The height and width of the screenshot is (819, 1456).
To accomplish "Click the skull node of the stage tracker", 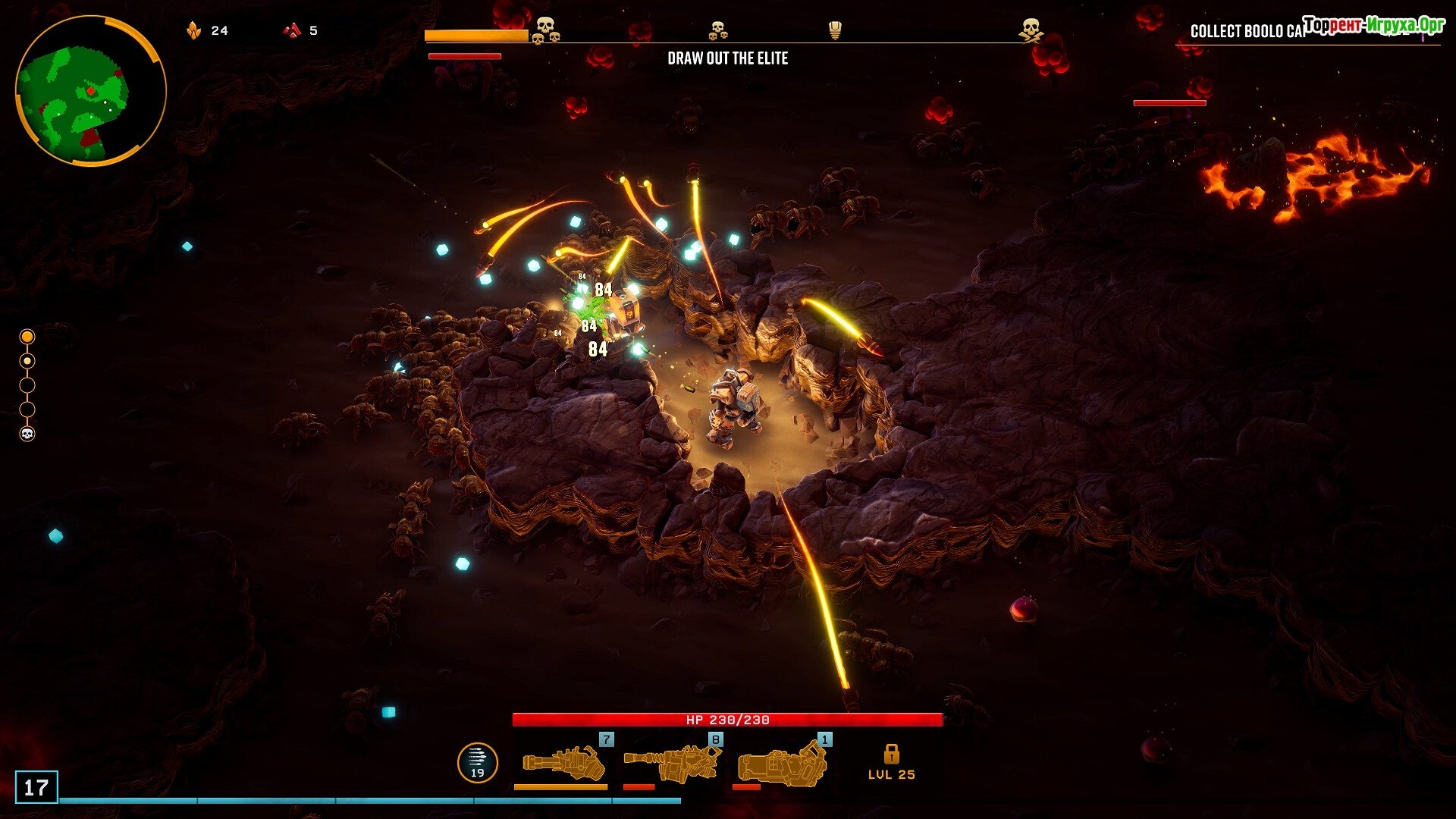I will (27, 434).
